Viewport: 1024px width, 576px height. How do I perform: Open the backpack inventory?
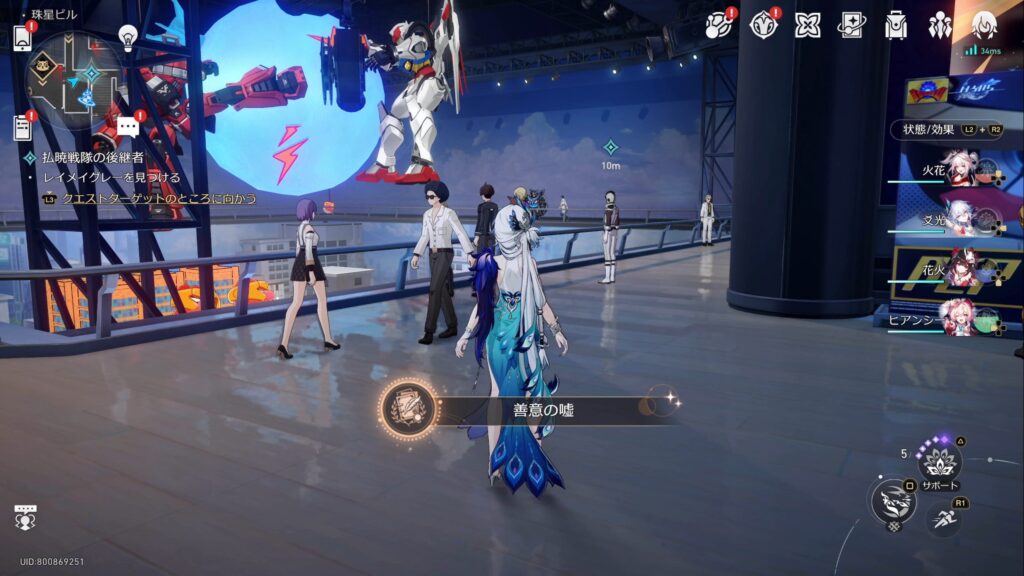(896, 25)
